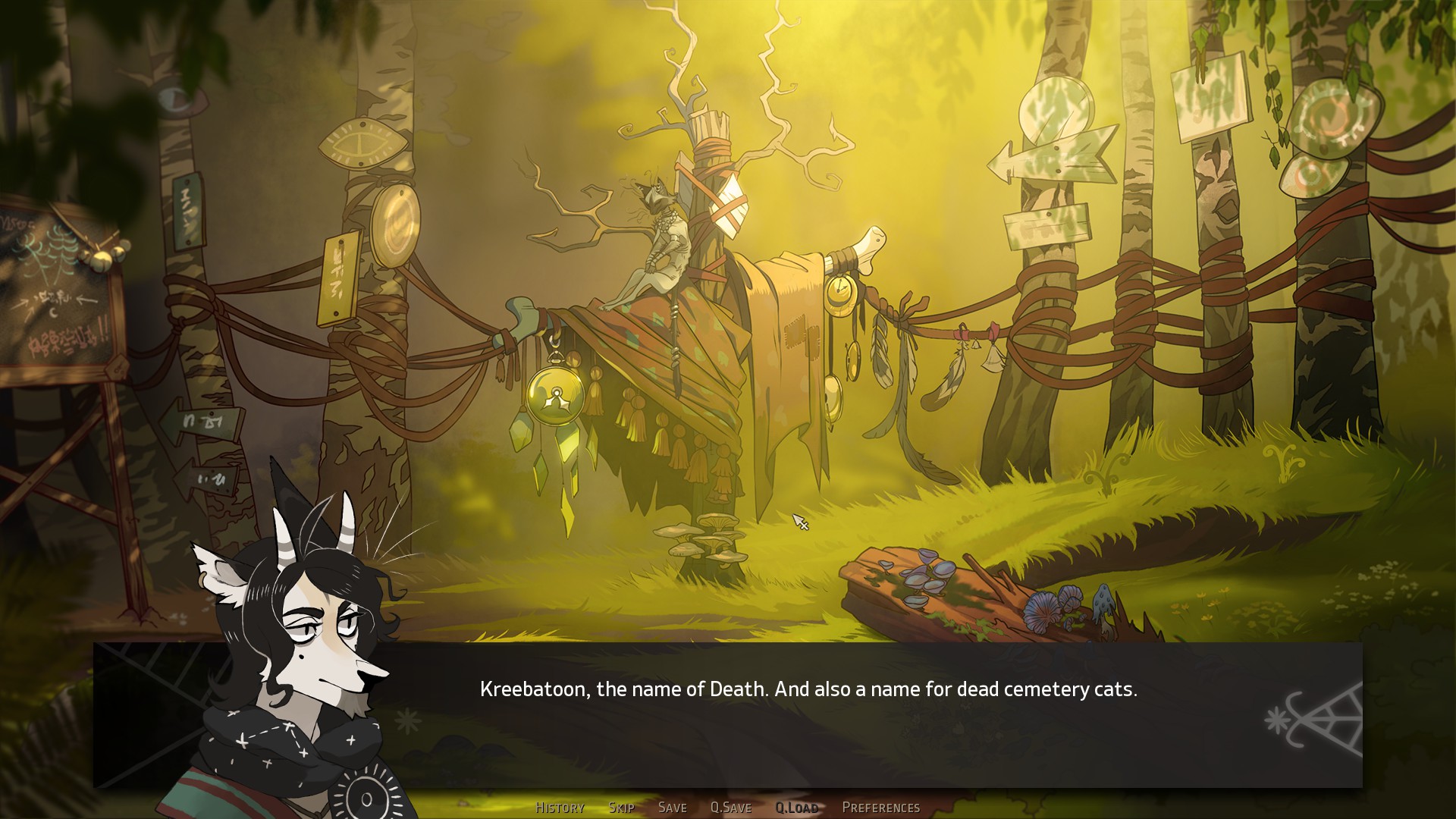The width and height of the screenshot is (1456, 819).
Task: Quick load with Q.Load
Action: [796, 808]
